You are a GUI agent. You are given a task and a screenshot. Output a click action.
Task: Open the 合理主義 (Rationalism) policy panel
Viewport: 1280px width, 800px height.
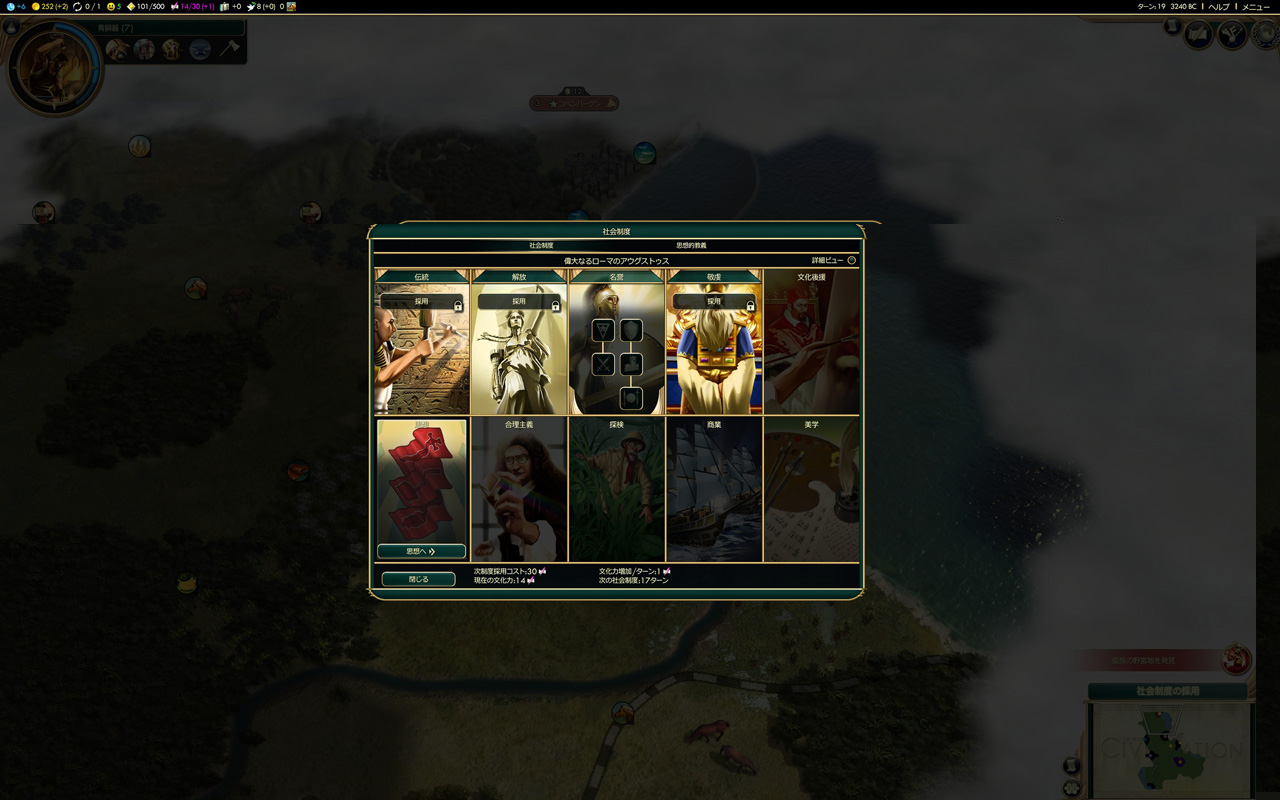click(518, 488)
